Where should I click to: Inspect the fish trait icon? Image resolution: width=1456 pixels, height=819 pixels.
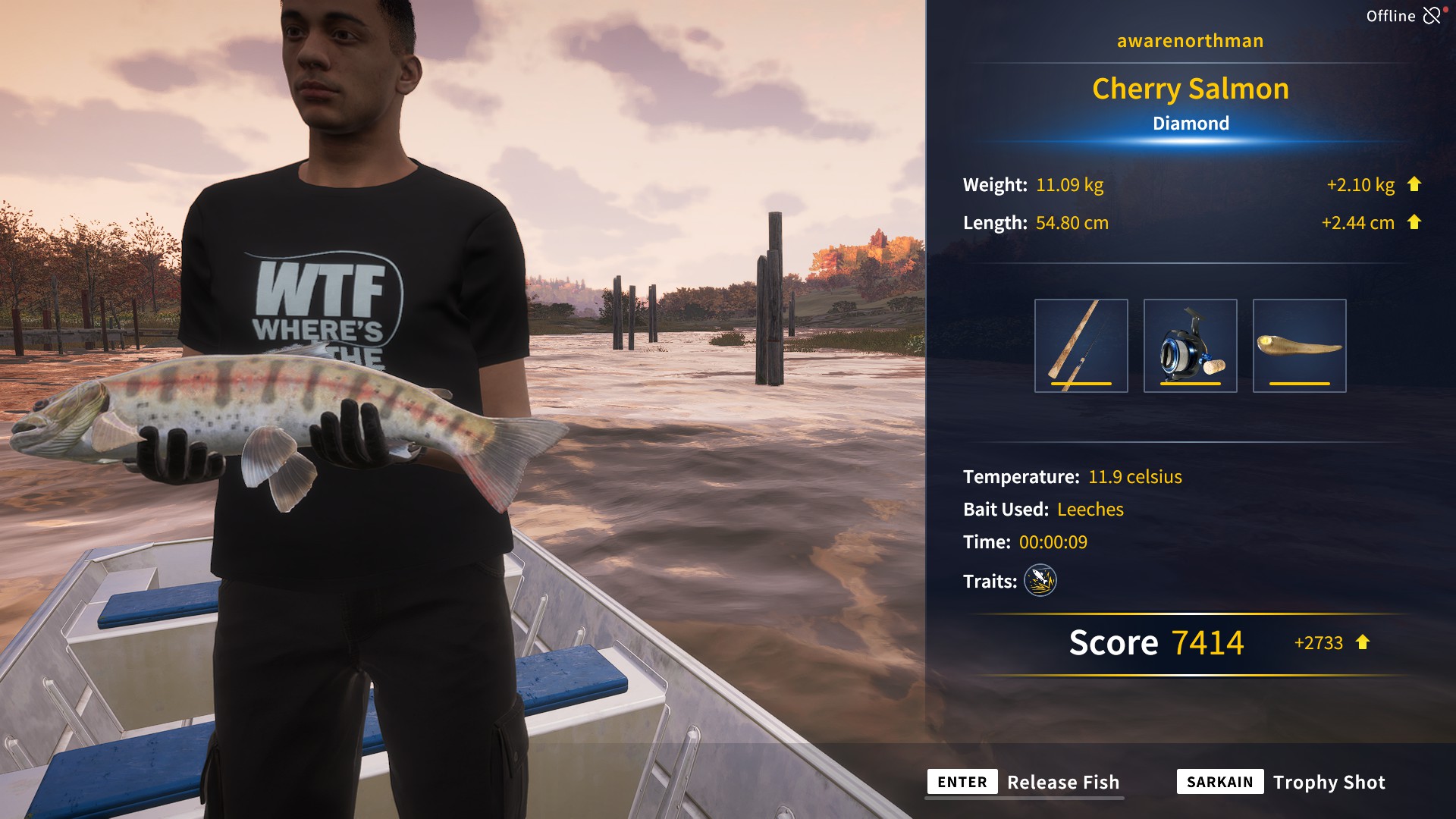(1040, 581)
